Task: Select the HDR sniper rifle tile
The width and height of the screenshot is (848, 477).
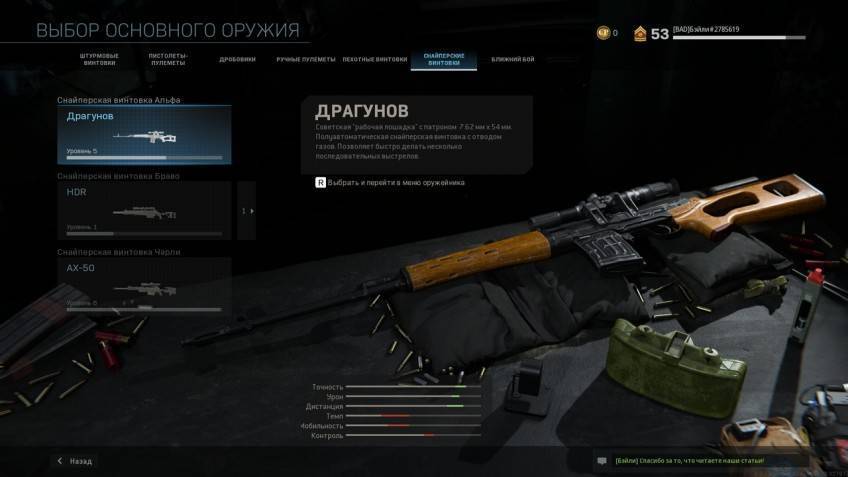Action: click(144, 210)
